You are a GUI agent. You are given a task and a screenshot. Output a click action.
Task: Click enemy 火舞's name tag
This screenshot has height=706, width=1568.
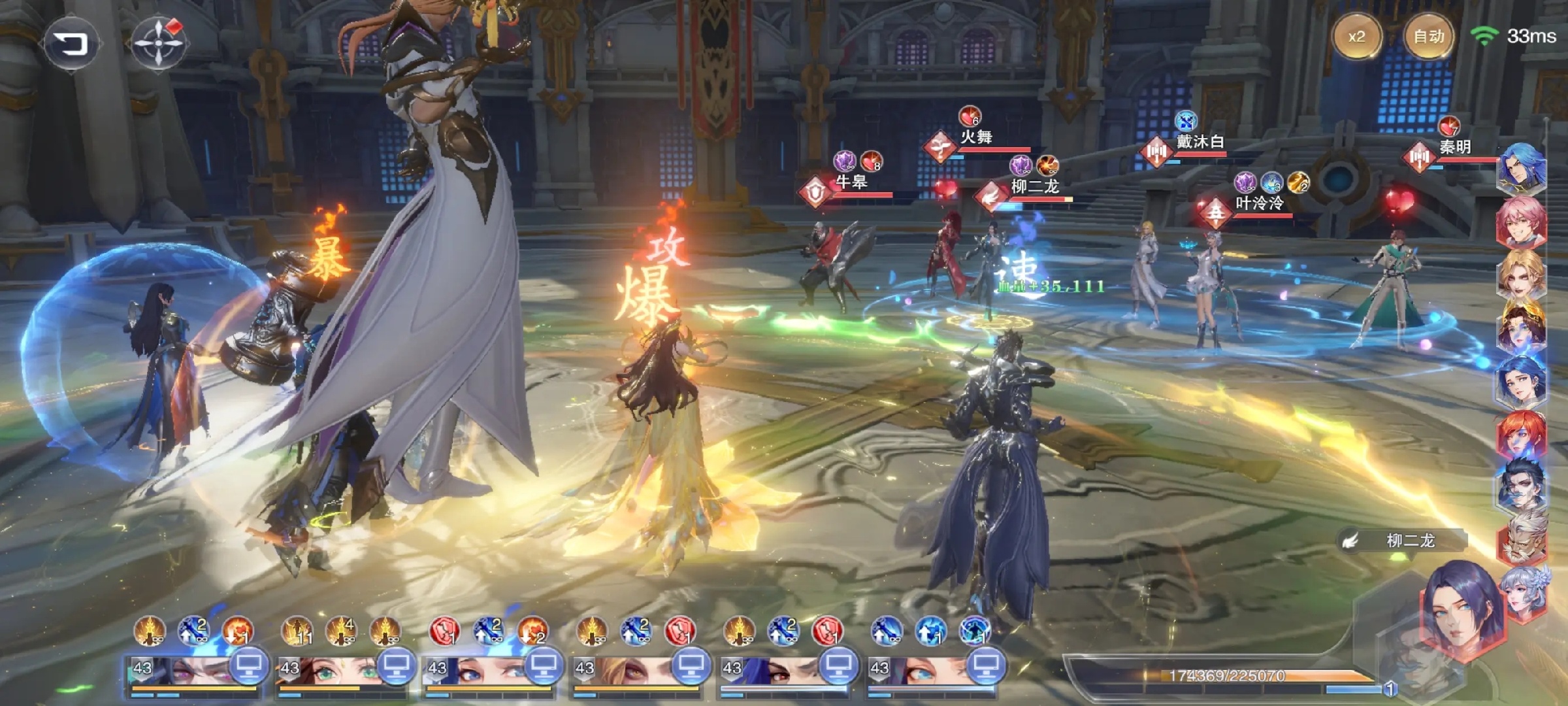click(976, 137)
